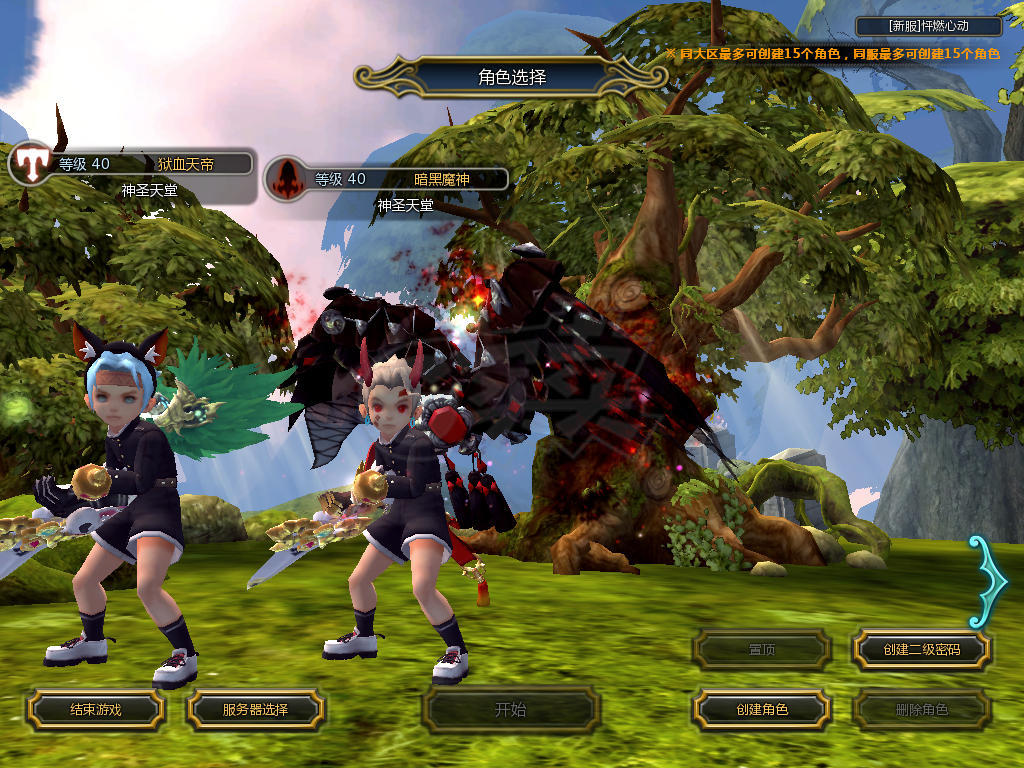Start the game with 开始 button
The height and width of the screenshot is (768, 1024).
click(510, 710)
